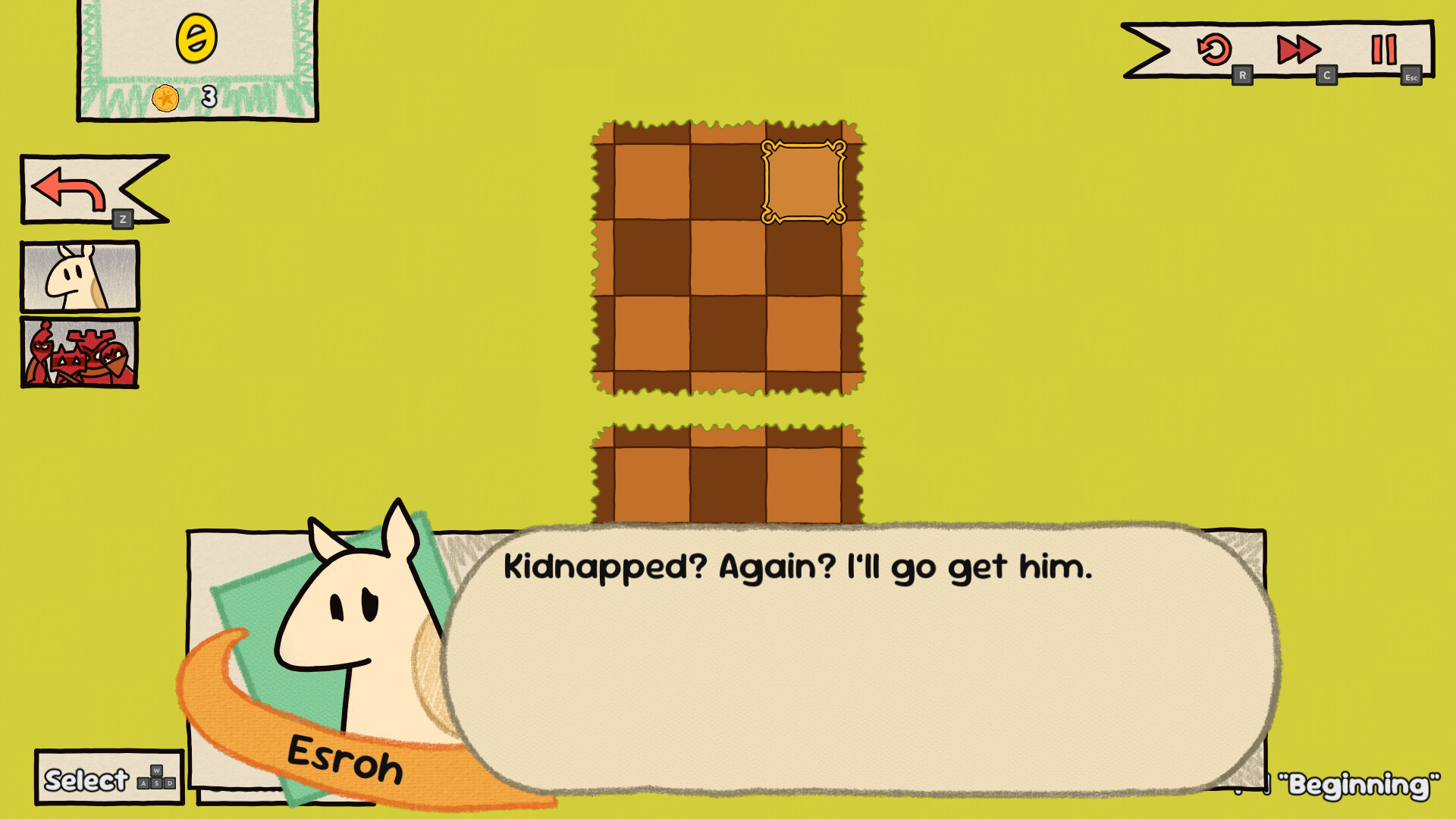
Task: Click the Esc keycap shortcut label
Action: point(1411,76)
